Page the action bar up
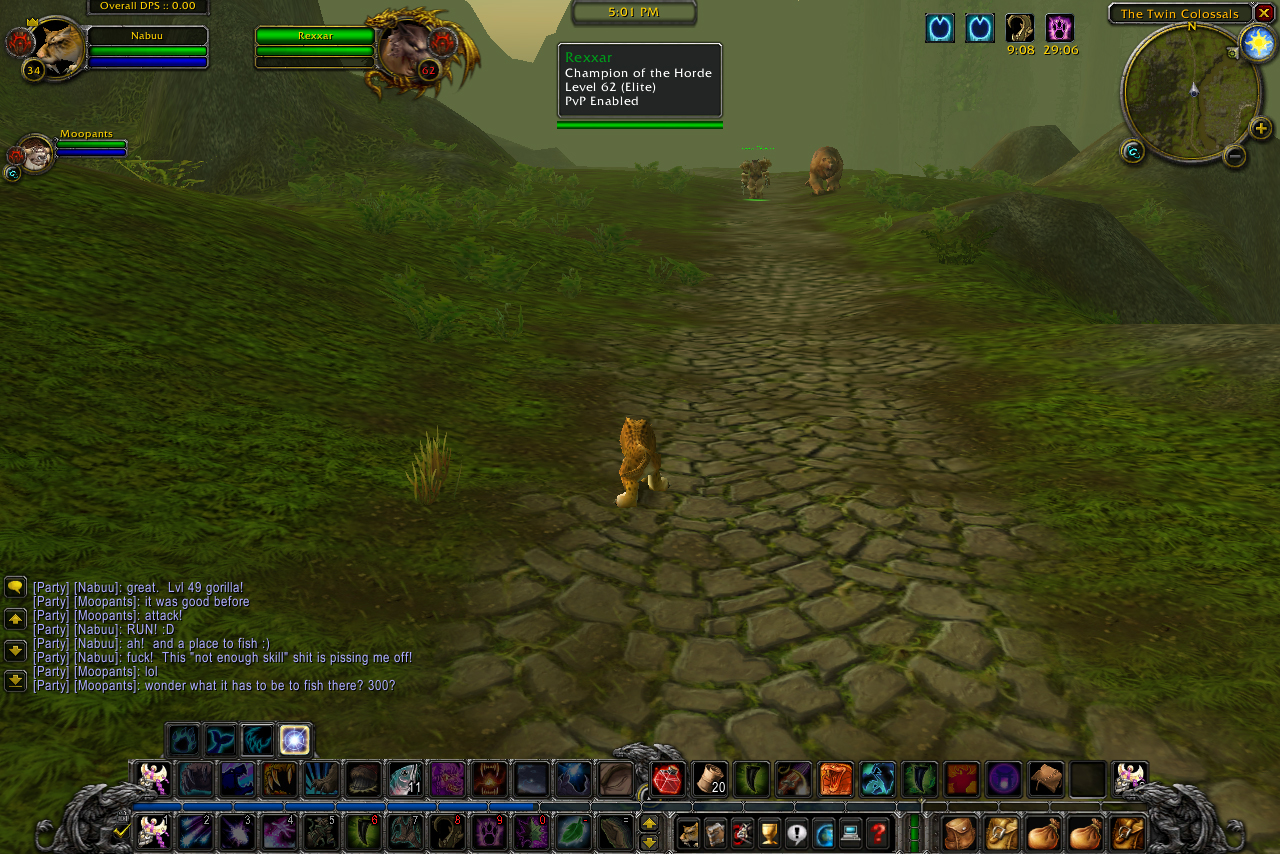 pyautogui.click(x=649, y=823)
